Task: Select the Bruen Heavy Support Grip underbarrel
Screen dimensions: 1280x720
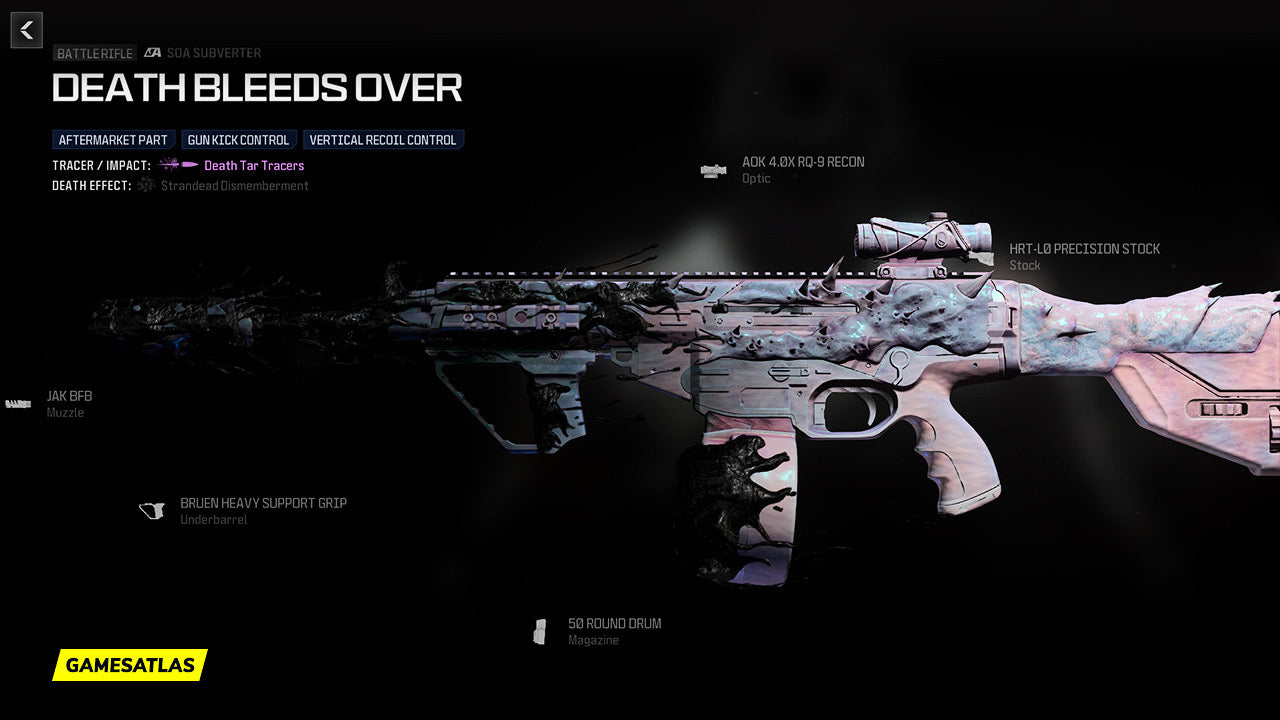Action: (x=262, y=504)
